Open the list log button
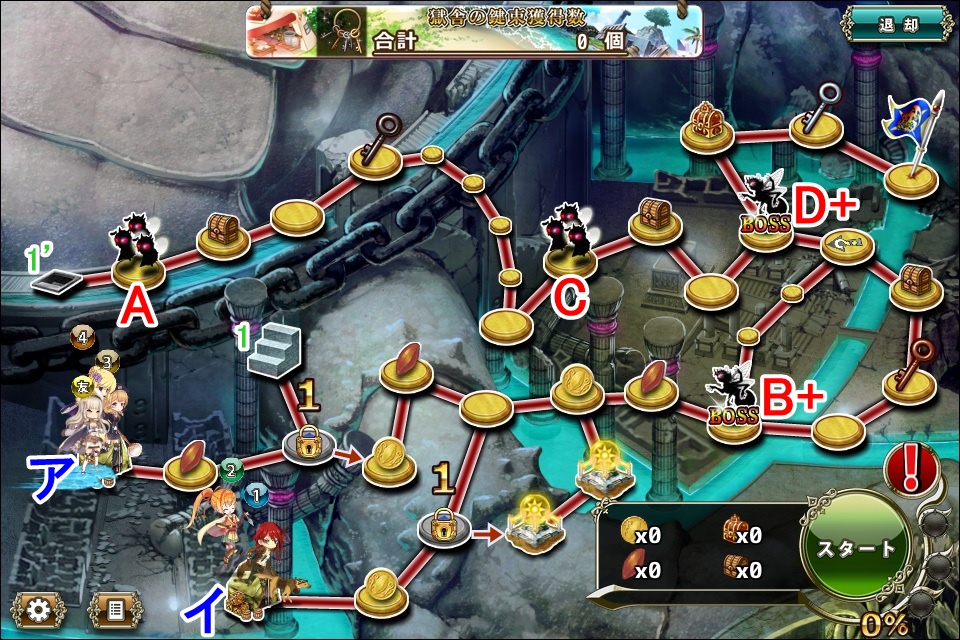The height and width of the screenshot is (640, 960). [x=115, y=607]
